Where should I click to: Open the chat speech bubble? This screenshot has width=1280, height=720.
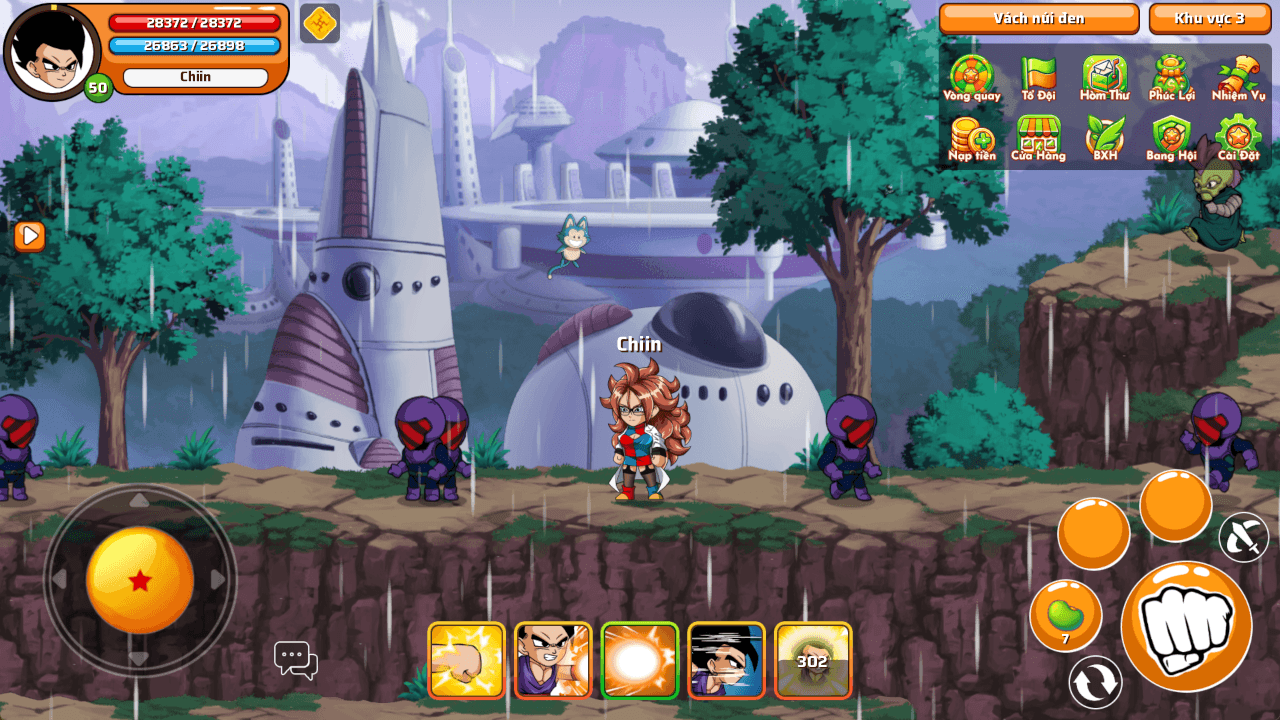[295, 660]
